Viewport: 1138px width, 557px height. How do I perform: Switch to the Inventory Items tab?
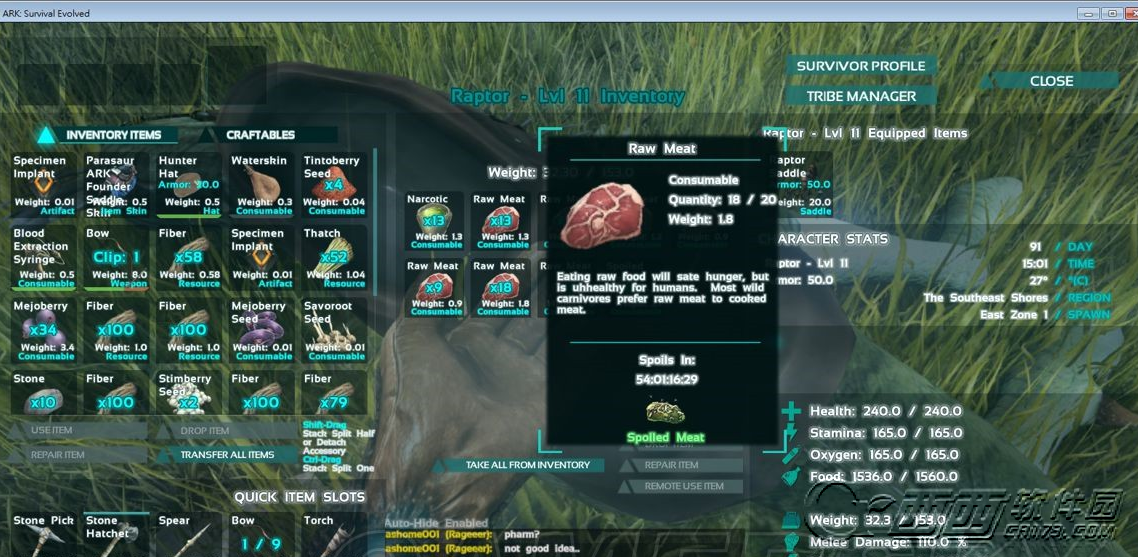[113, 135]
